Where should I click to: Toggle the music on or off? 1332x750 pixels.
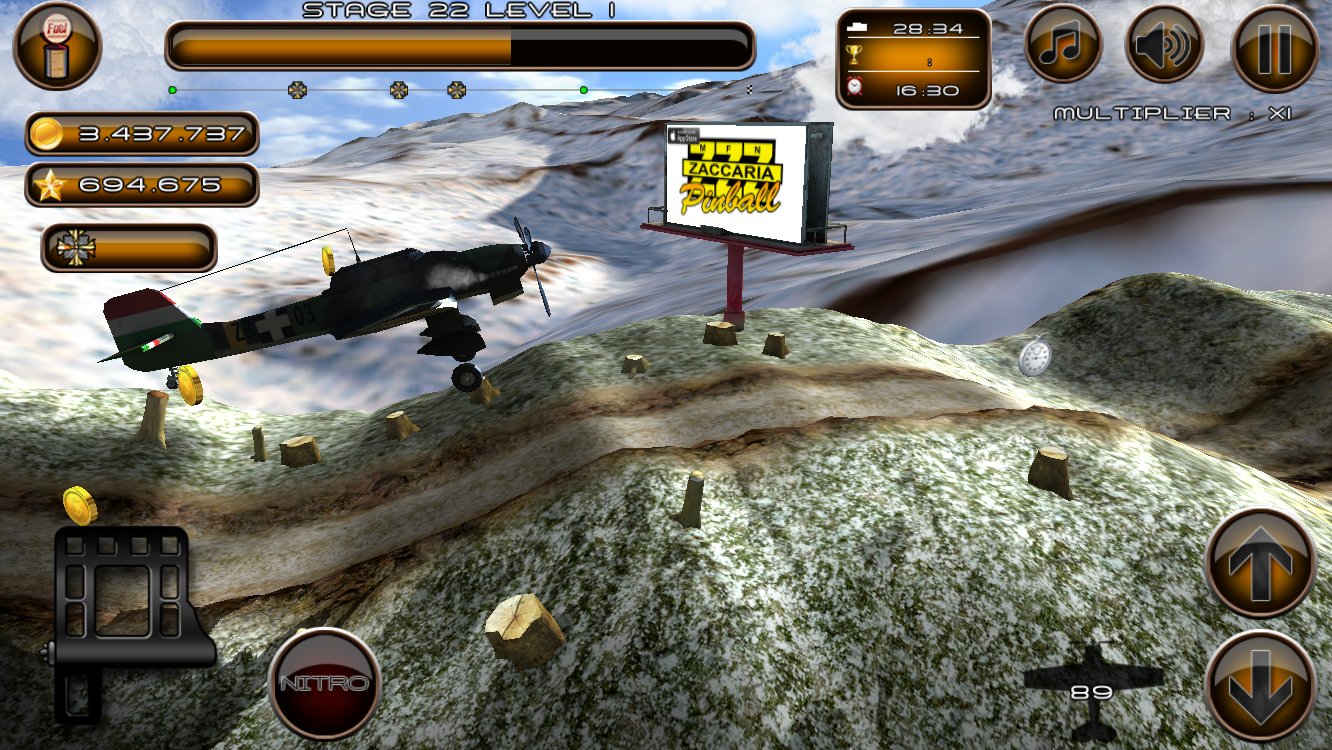click(1063, 43)
